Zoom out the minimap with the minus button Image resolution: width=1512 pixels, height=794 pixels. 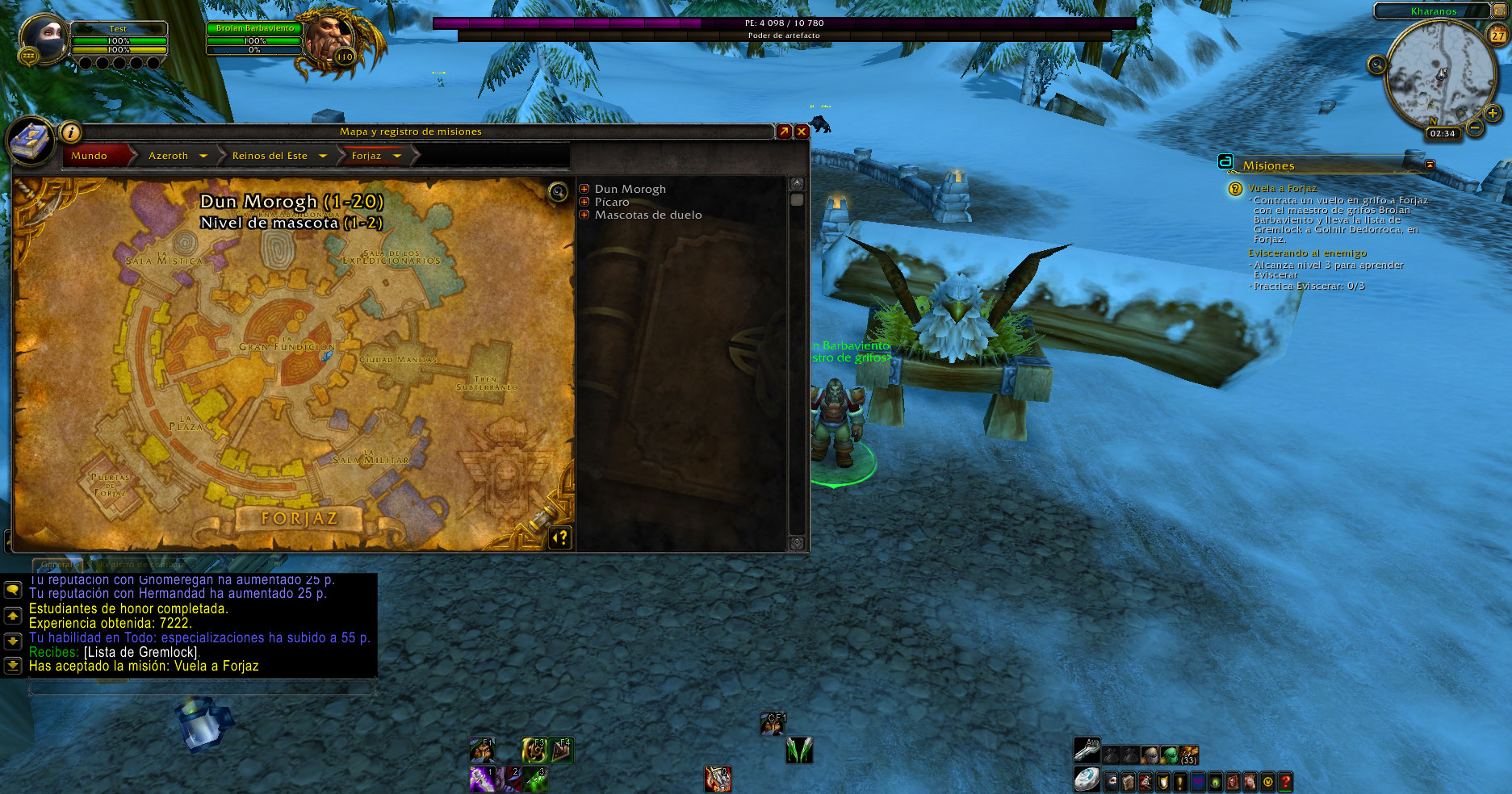[x=1475, y=127]
